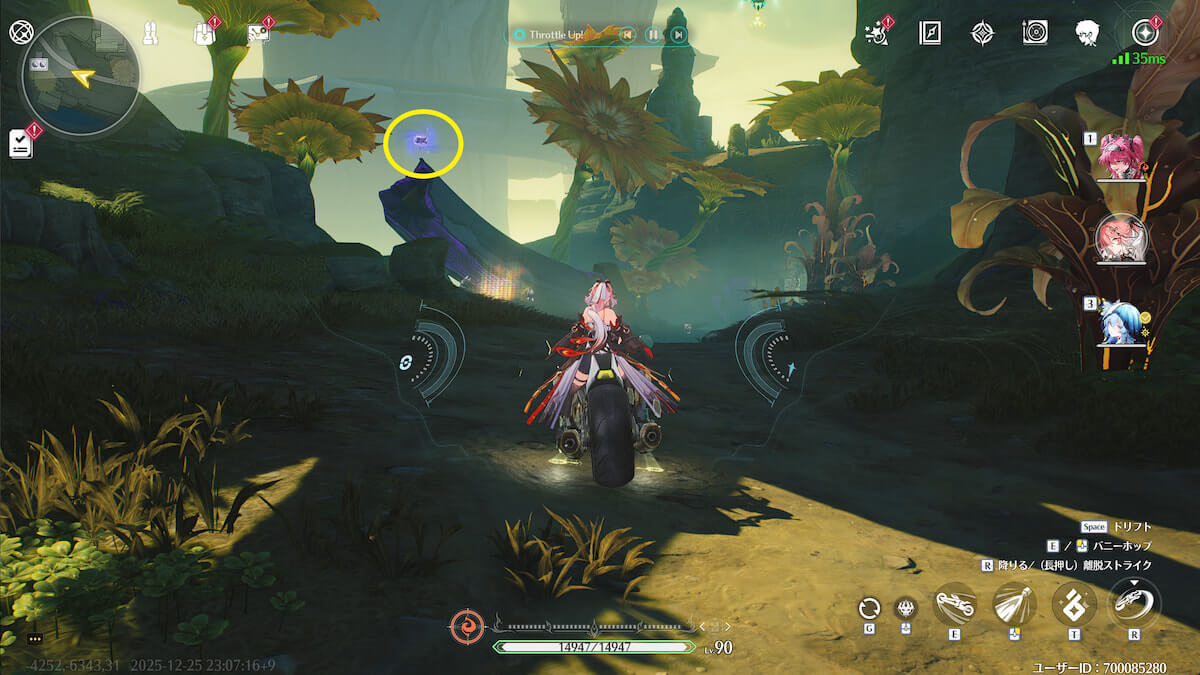The width and height of the screenshot is (1200, 675).
Task: Click the card icon right of the backpack
Action: (x=257, y=35)
